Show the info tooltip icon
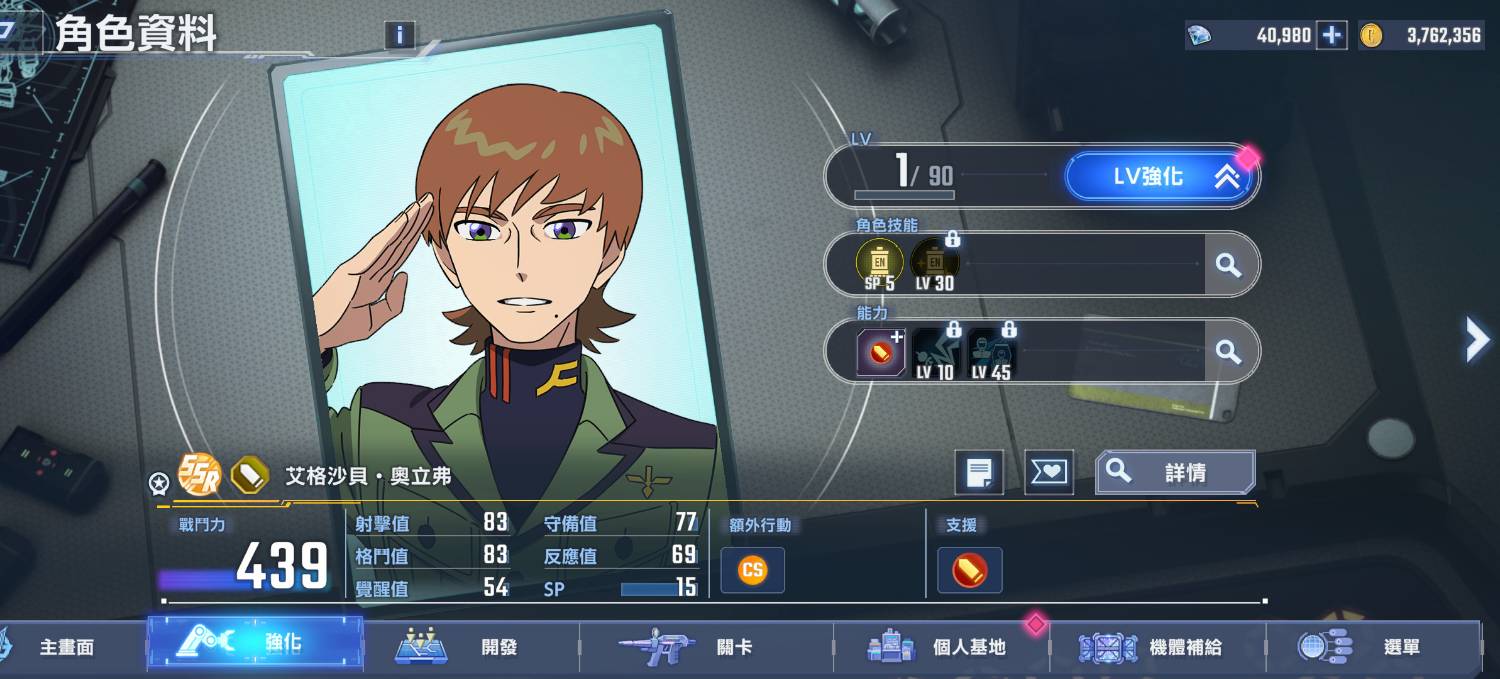Image resolution: width=1500 pixels, height=679 pixels. tap(399, 35)
